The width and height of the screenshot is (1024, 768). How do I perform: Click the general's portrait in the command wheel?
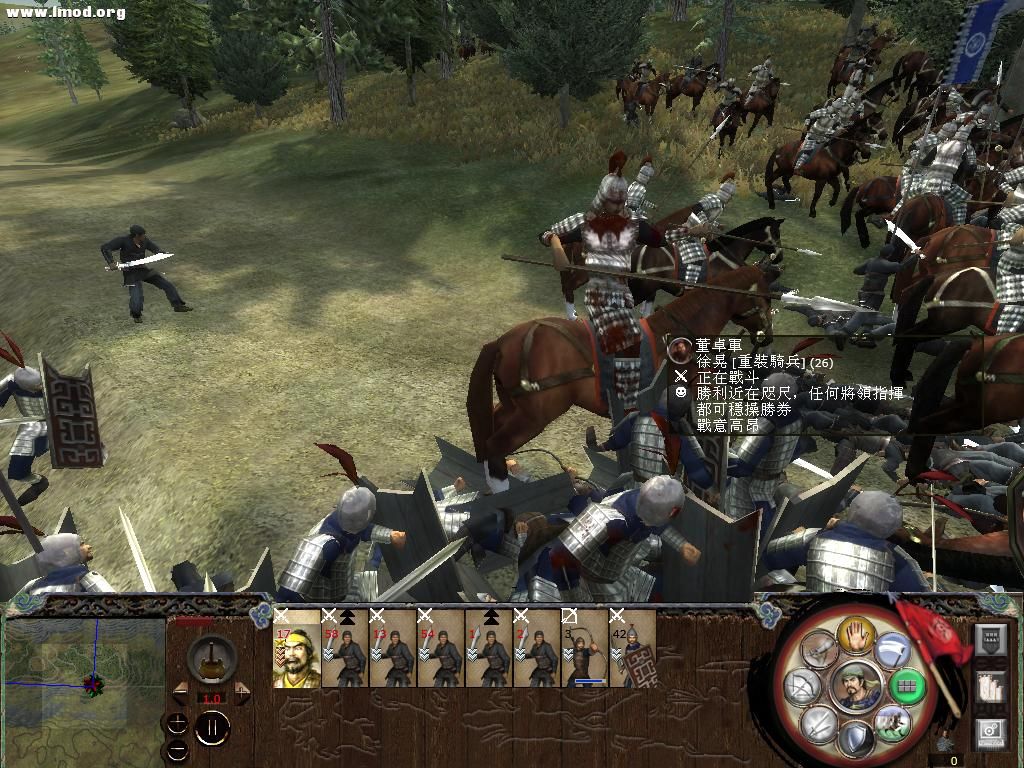pos(855,687)
